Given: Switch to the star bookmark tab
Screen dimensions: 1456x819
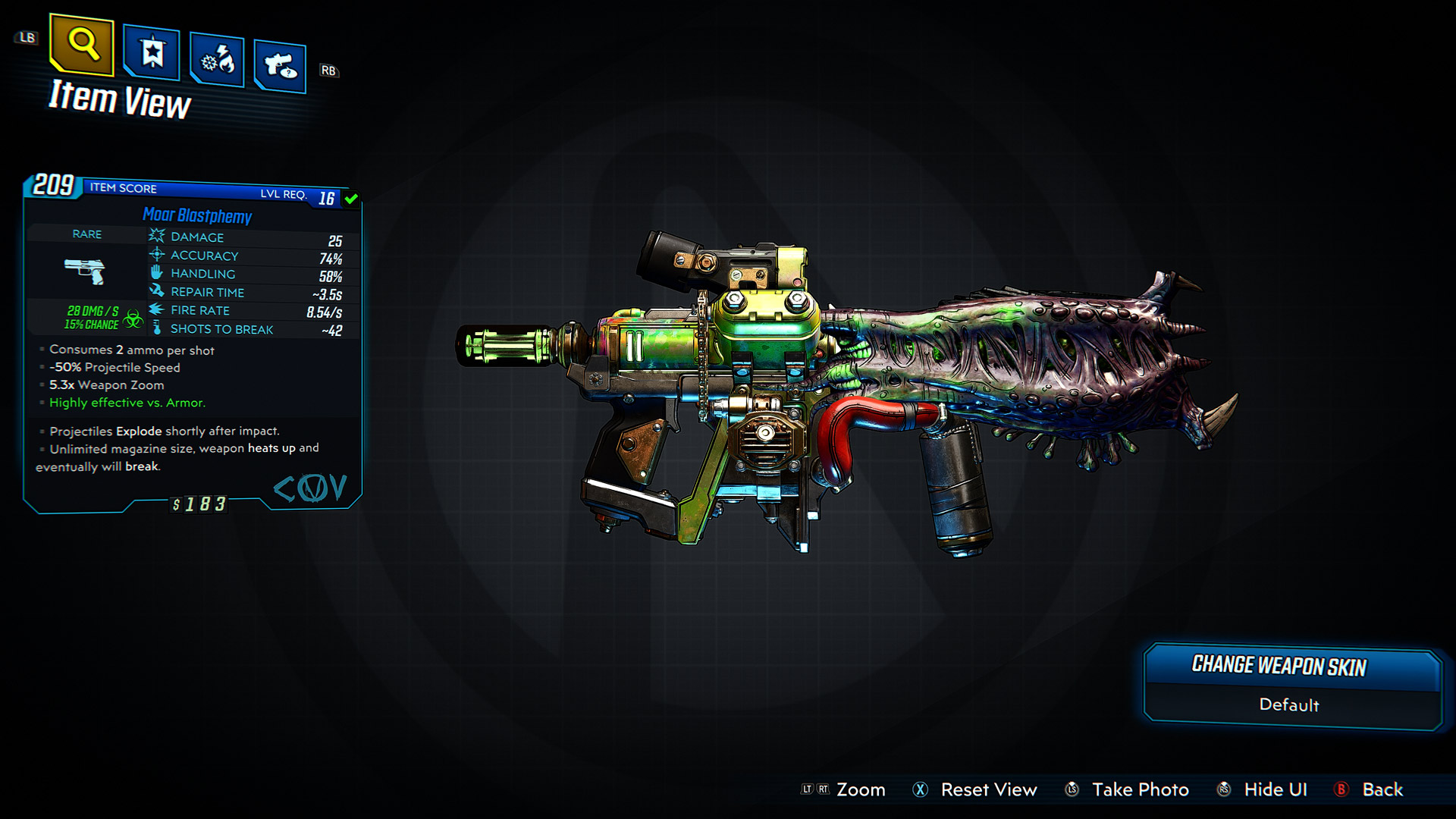Looking at the screenshot, I should pyautogui.click(x=152, y=53).
